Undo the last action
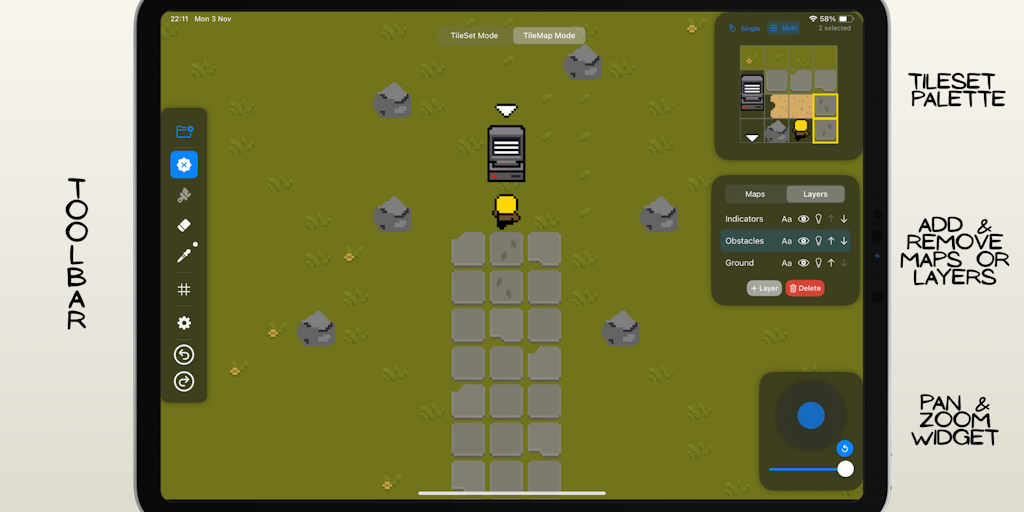Image resolution: width=1024 pixels, height=512 pixels. [x=184, y=355]
